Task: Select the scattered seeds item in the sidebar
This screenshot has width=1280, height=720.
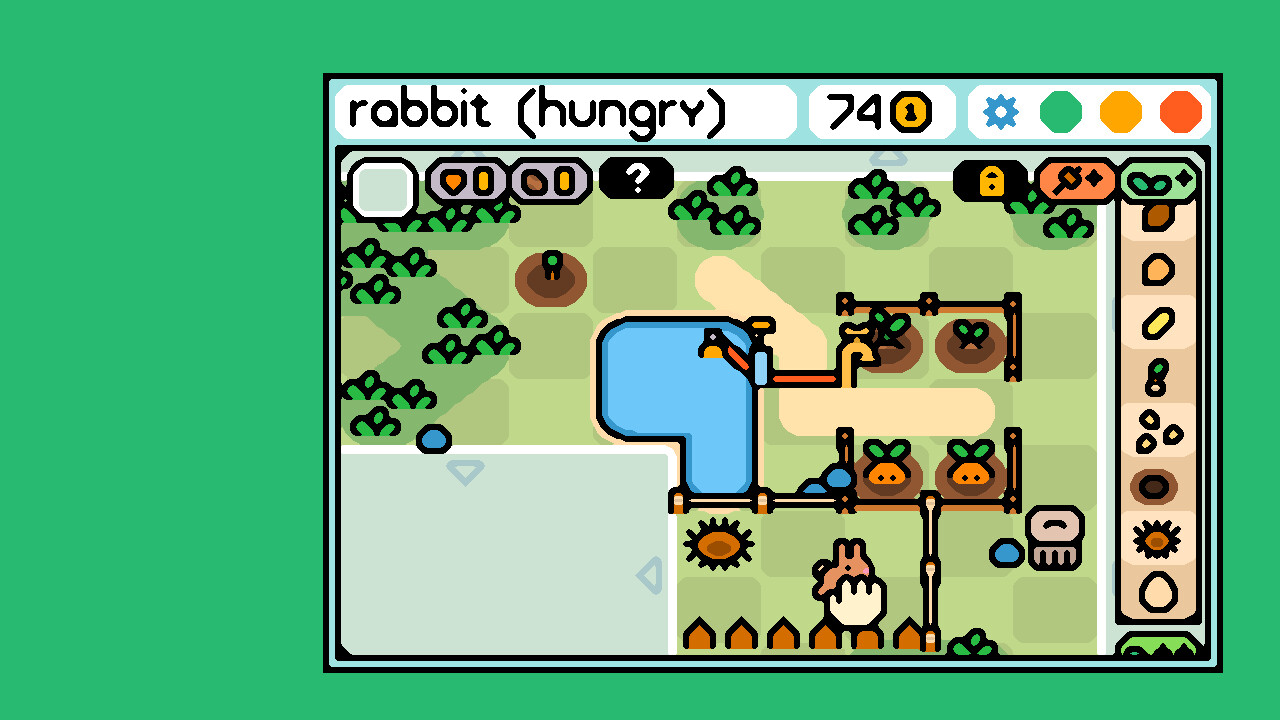Action: (x=1157, y=430)
